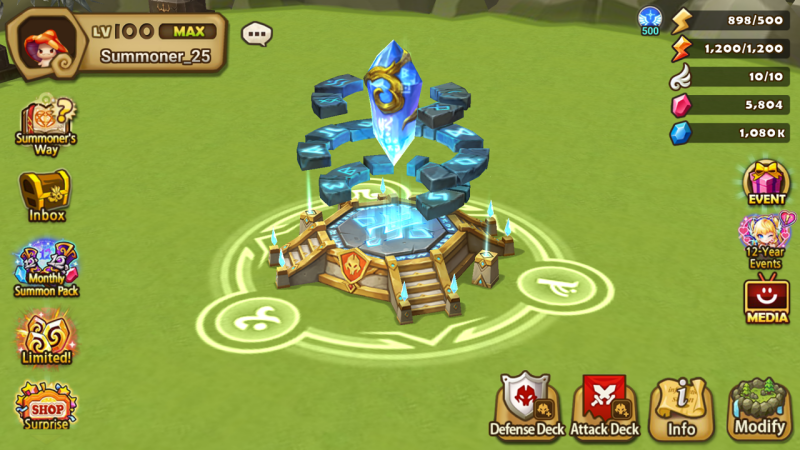The width and height of the screenshot is (800, 450).
Task: Open the Event gift box
Action: [x=767, y=181]
